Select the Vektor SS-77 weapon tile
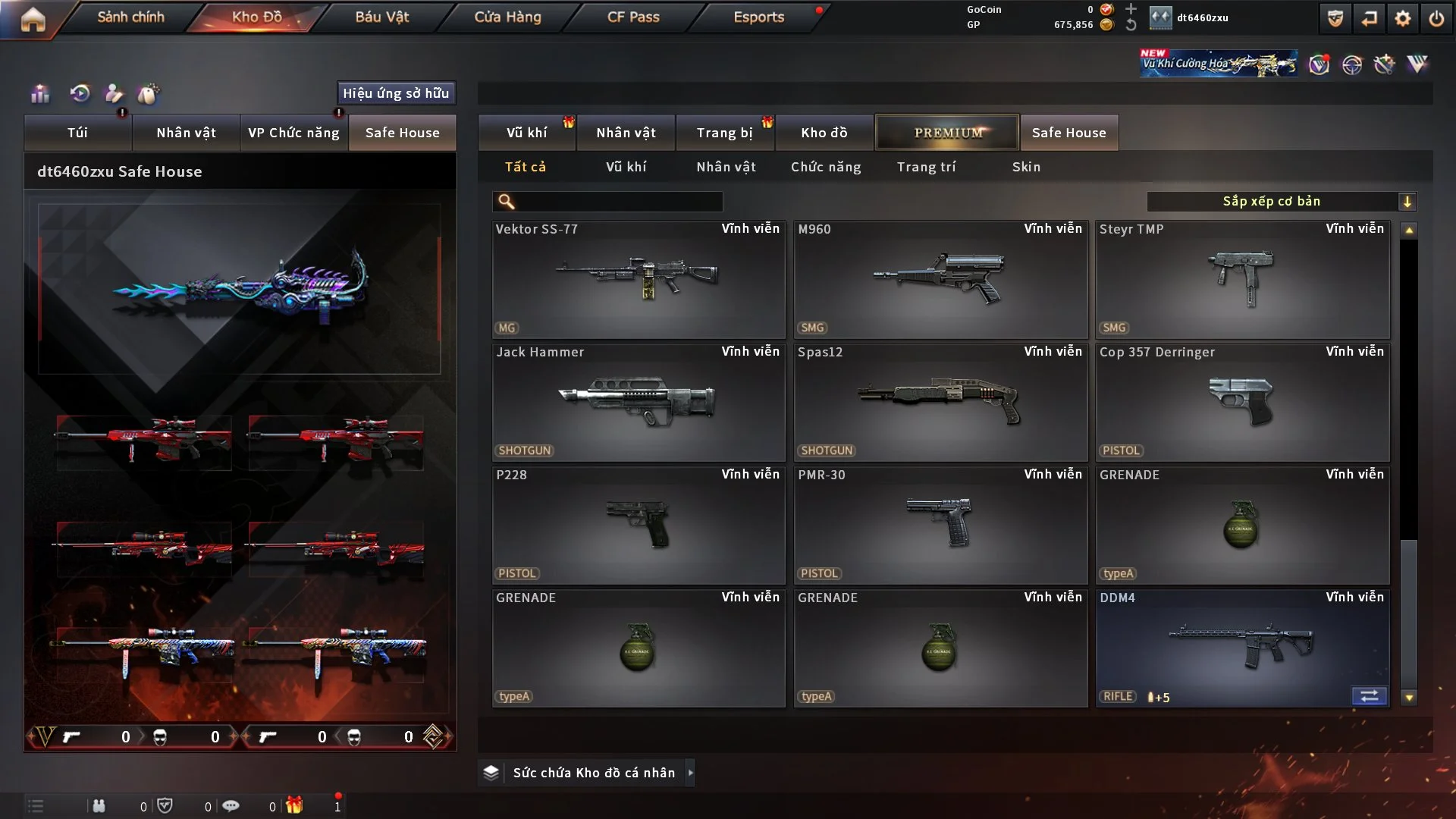The height and width of the screenshot is (819, 1456). tap(639, 280)
